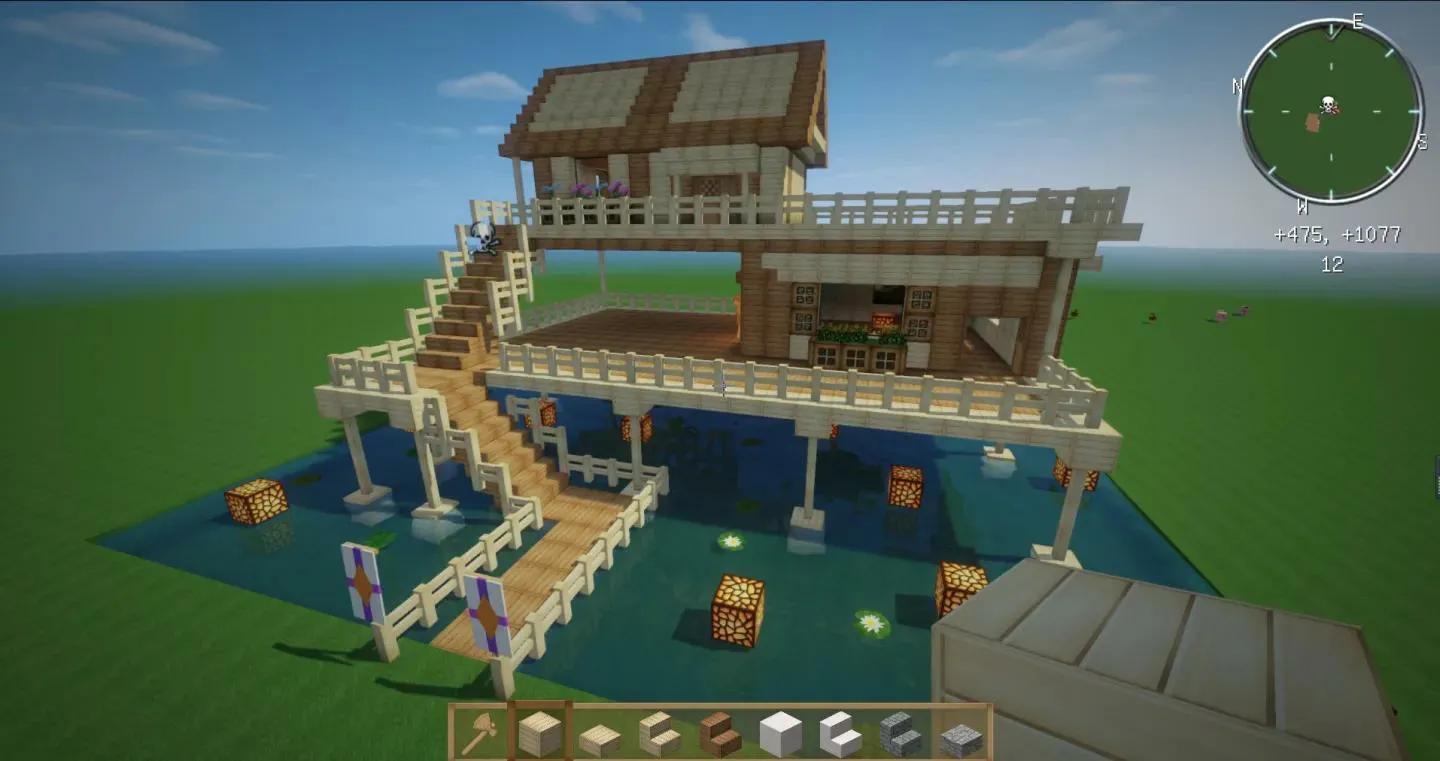Click the circular compass minimap
Screen dimensions: 1440x761
1331,110
